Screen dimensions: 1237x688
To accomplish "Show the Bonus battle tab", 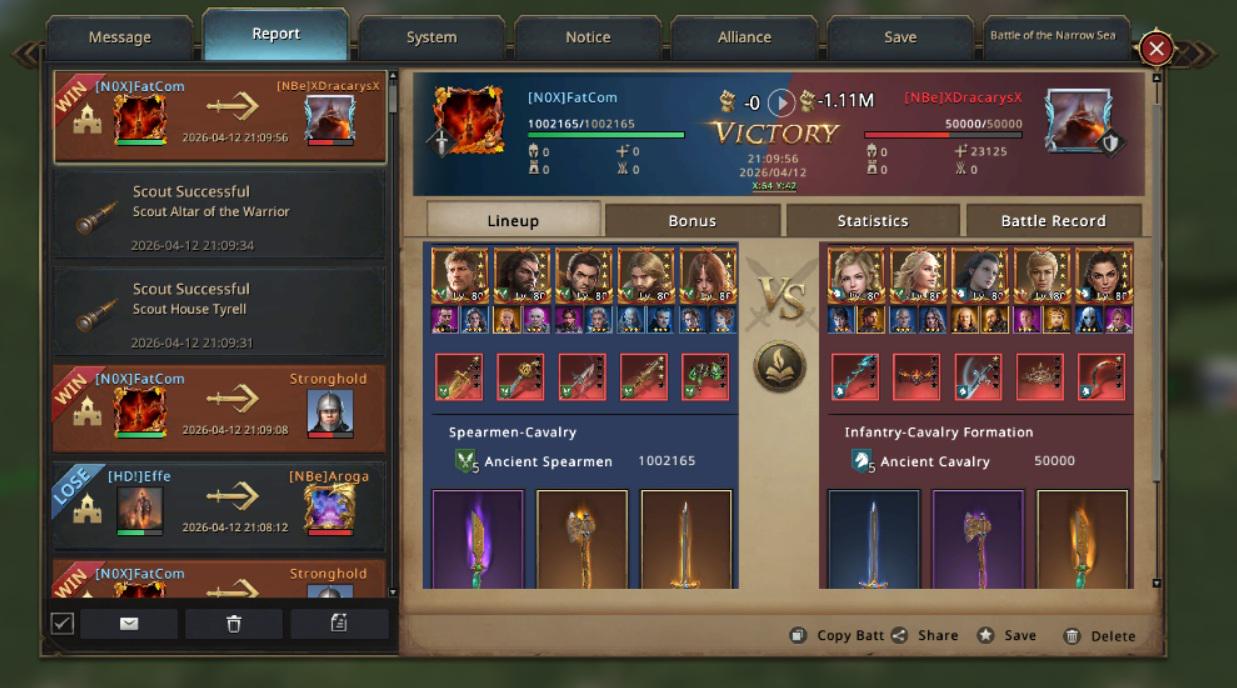I will [x=692, y=221].
